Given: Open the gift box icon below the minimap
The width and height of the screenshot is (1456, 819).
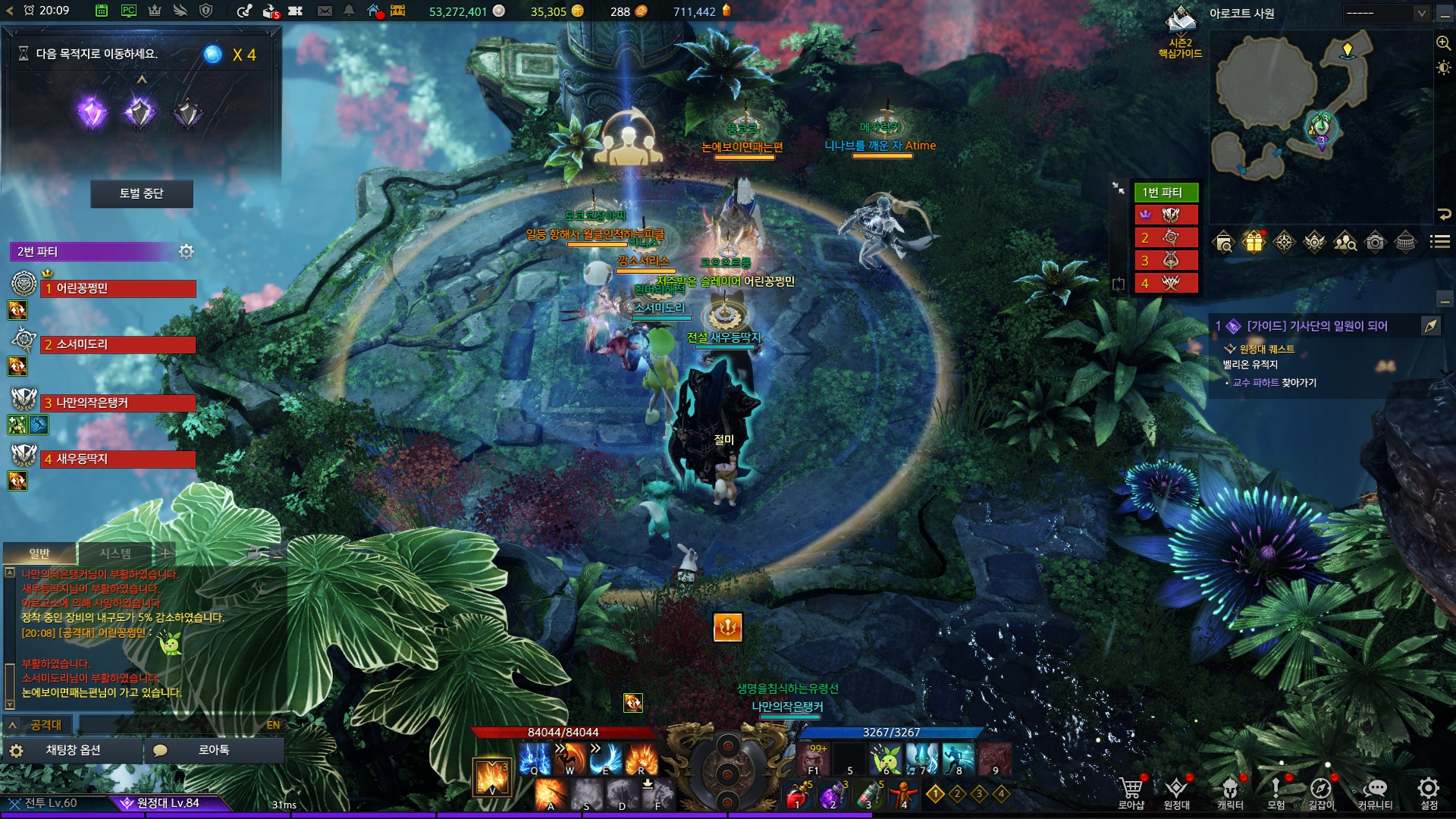Looking at the screenshot, I should [1254, 242].
